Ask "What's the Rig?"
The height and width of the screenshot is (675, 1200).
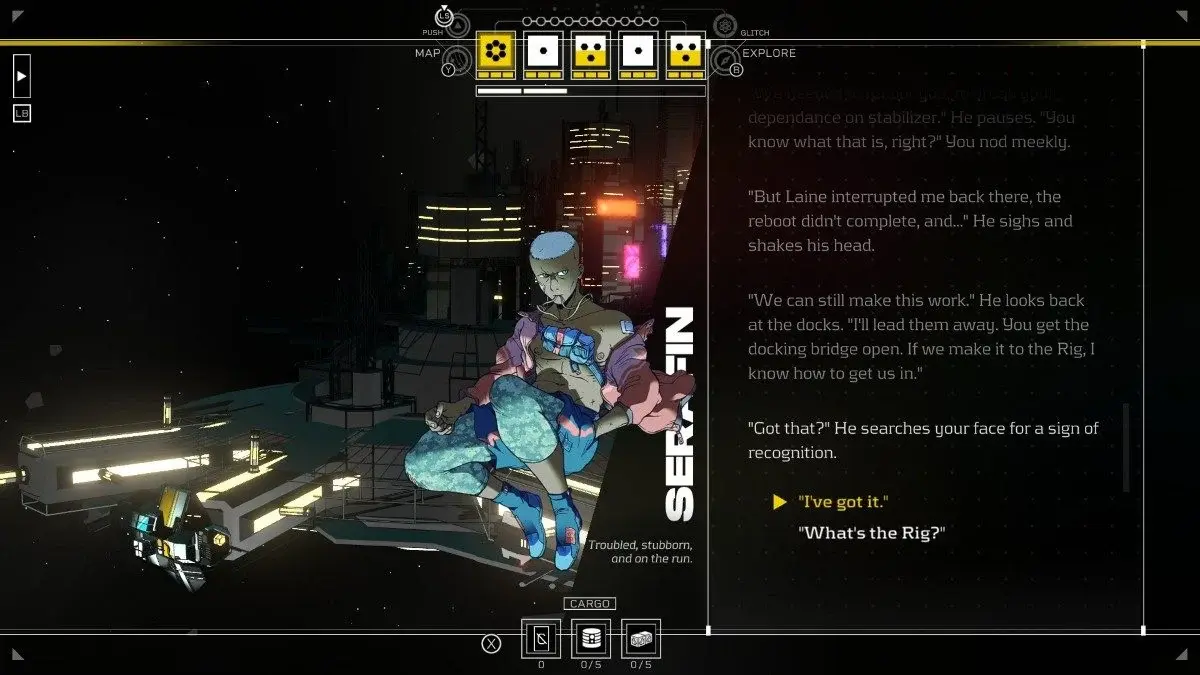[871, 533]
